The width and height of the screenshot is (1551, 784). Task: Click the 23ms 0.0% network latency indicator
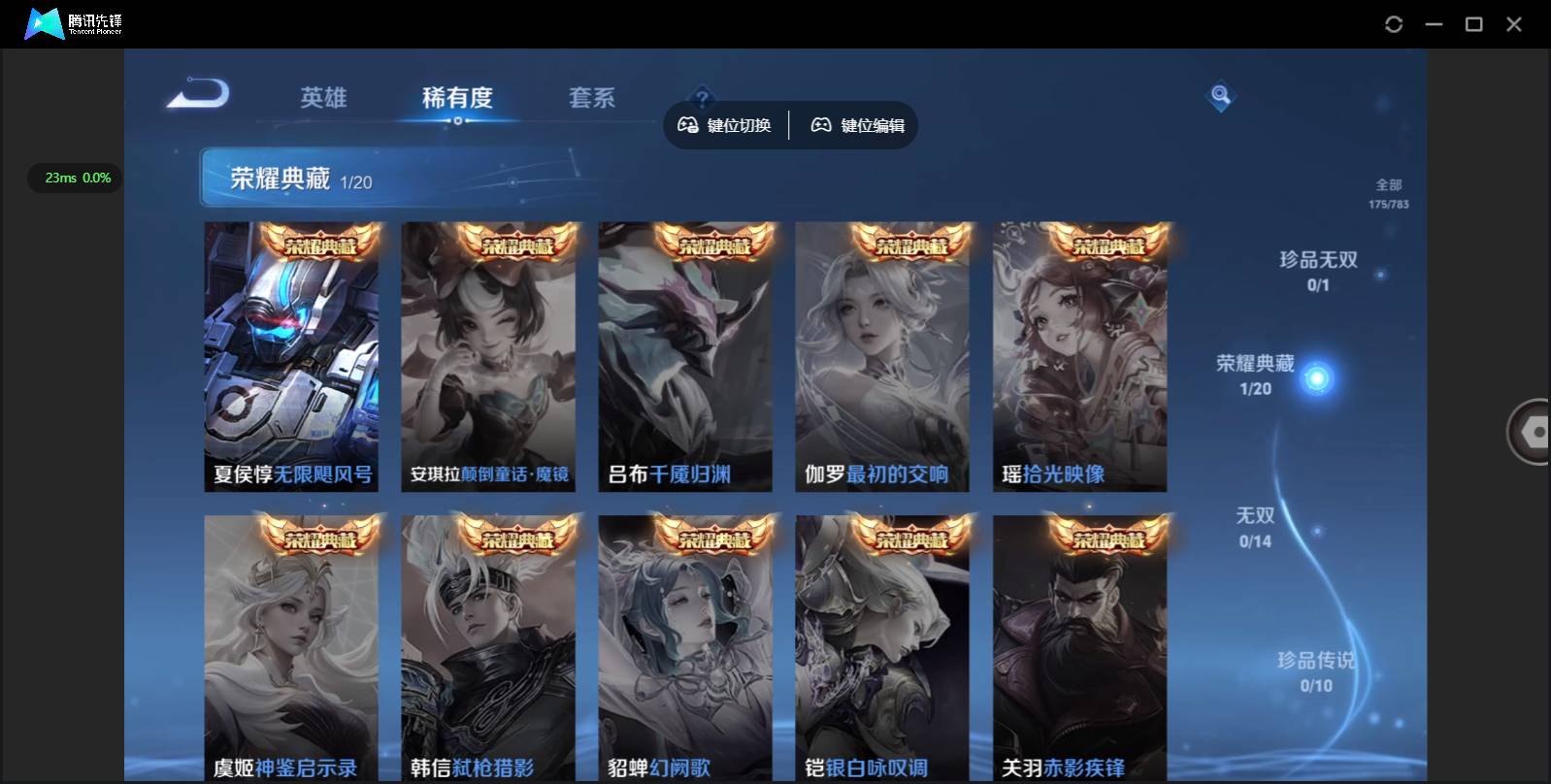click(x=74, y=178)
